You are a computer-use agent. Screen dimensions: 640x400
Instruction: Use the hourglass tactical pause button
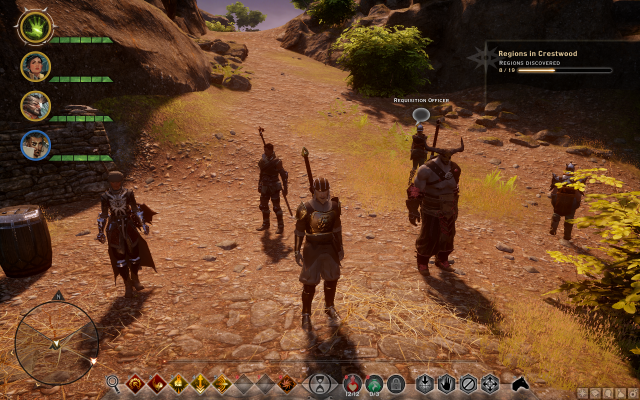tap(320, 382)
